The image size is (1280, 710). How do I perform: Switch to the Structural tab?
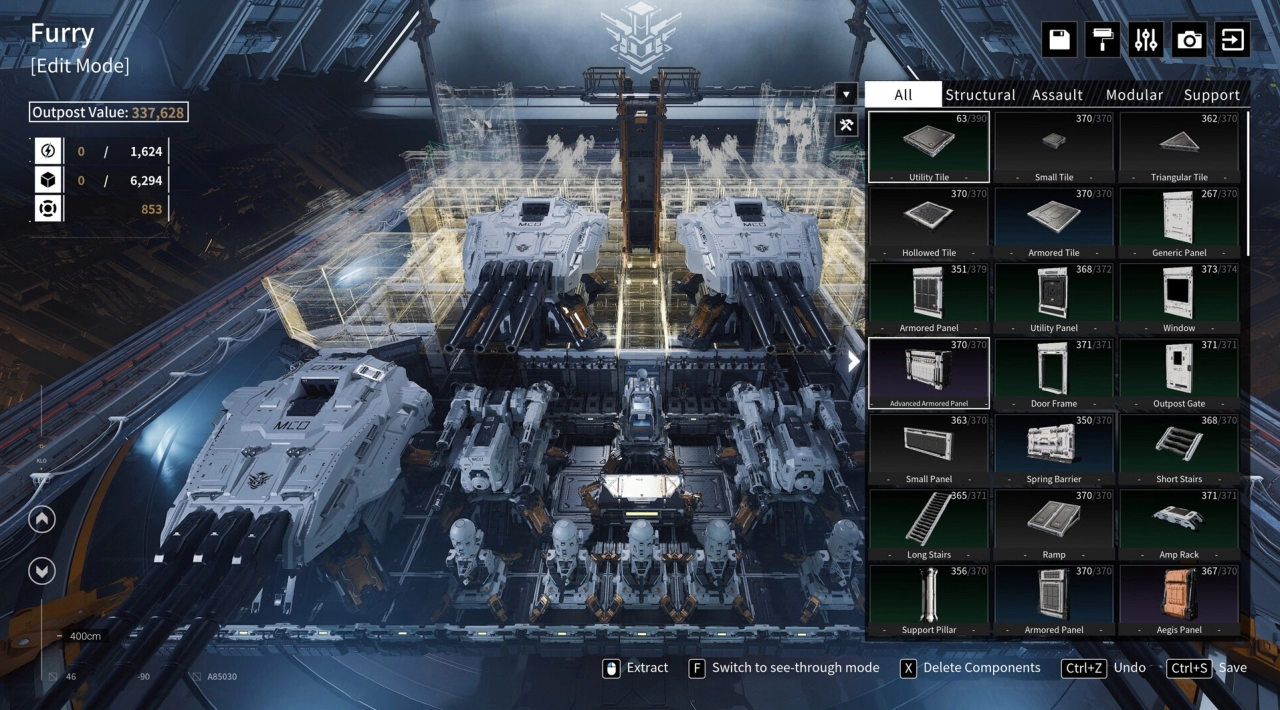pyautogui.click(x=980, y=95)
